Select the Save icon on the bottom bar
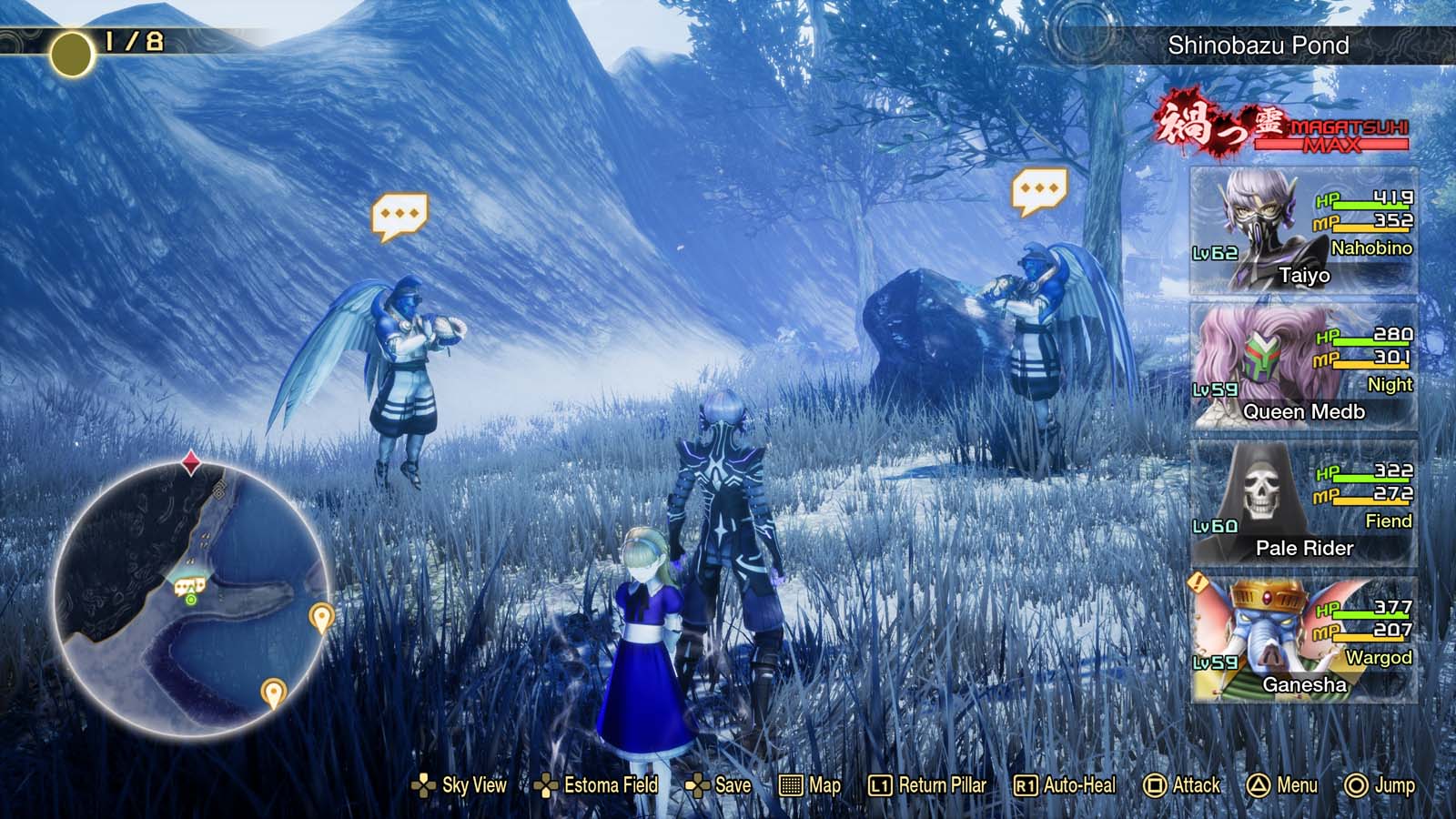This screenshot has width=1456, height=819. (x=698, y=784)
